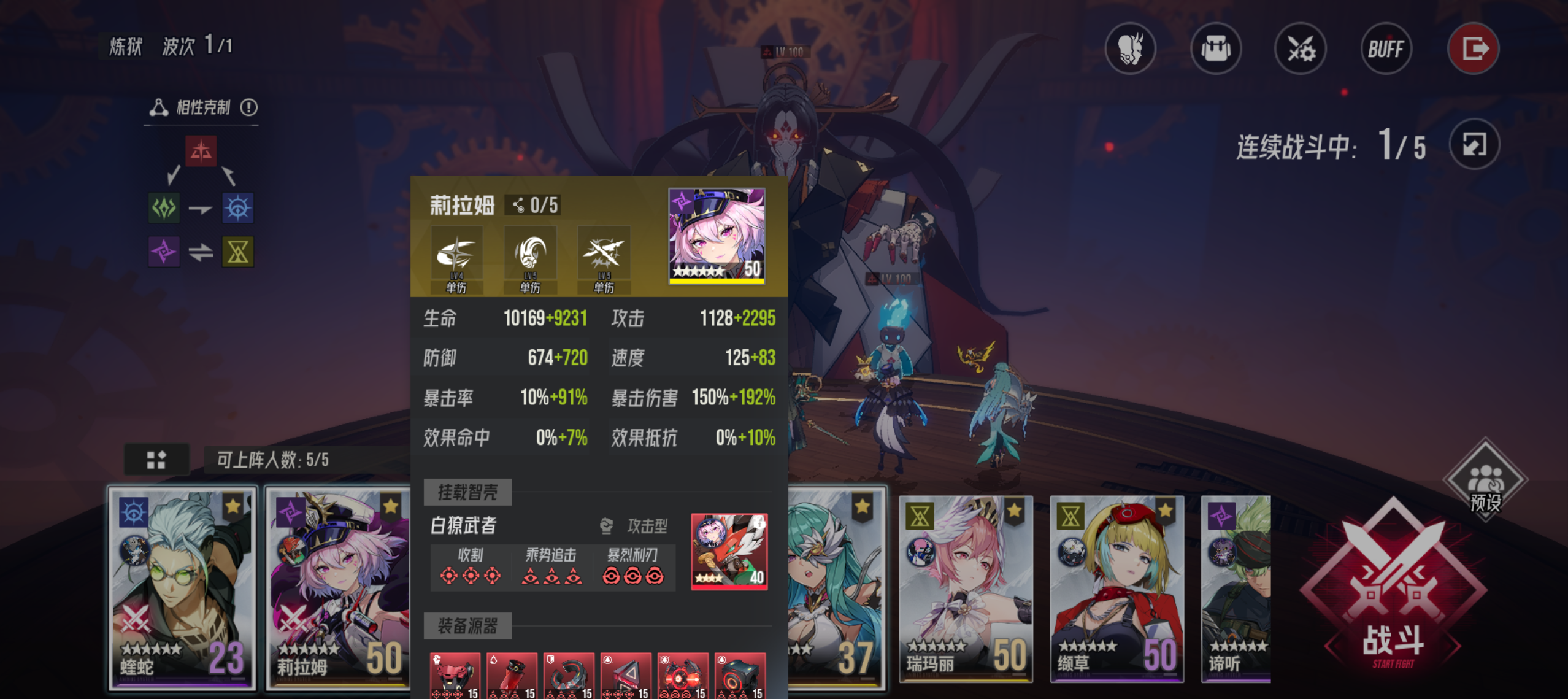Open the first equipment in 装备源器 row

coord(455,674)
